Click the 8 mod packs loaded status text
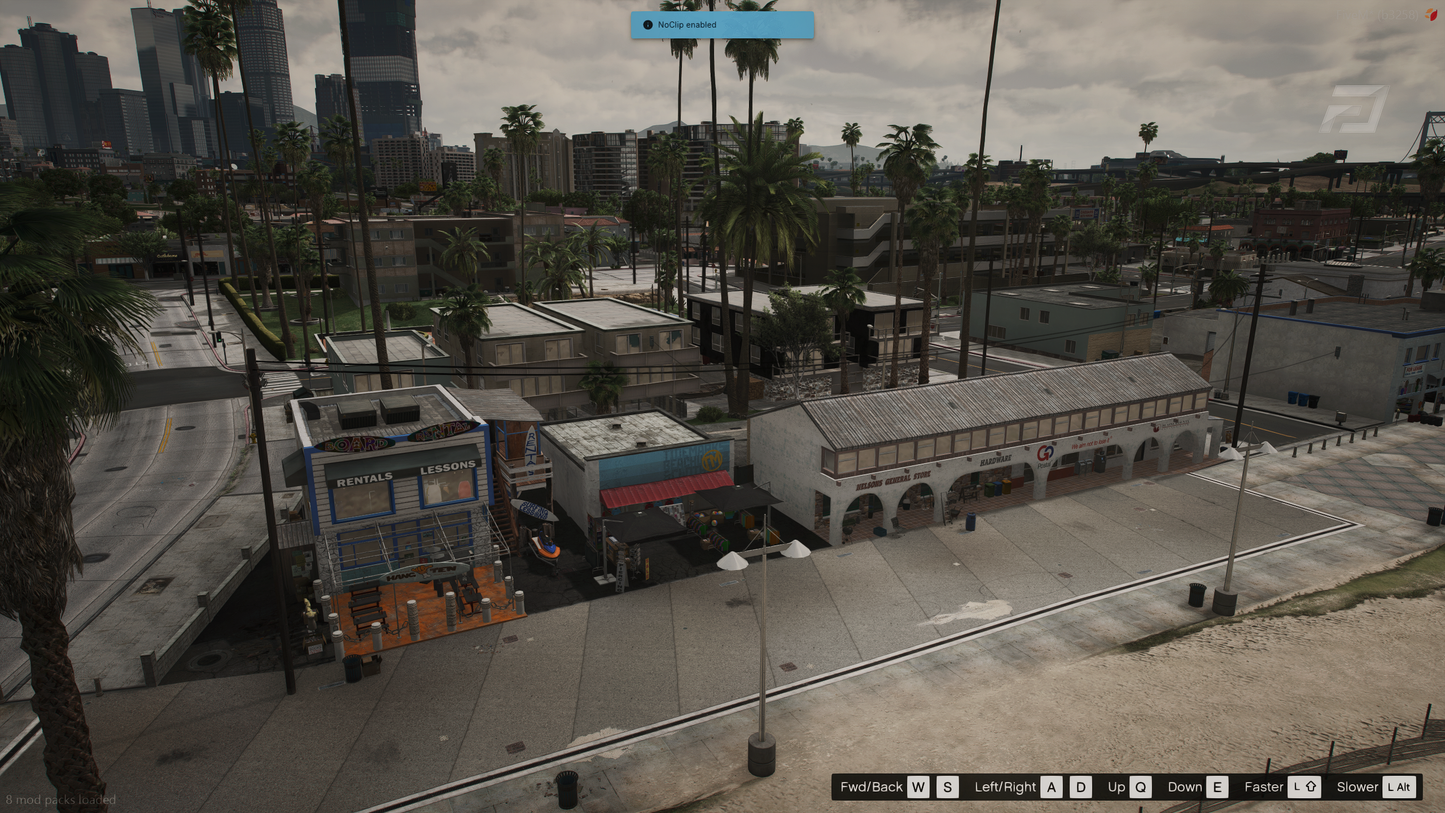The width and height of the screenshot is (1445, 813). tap(62, 800)
